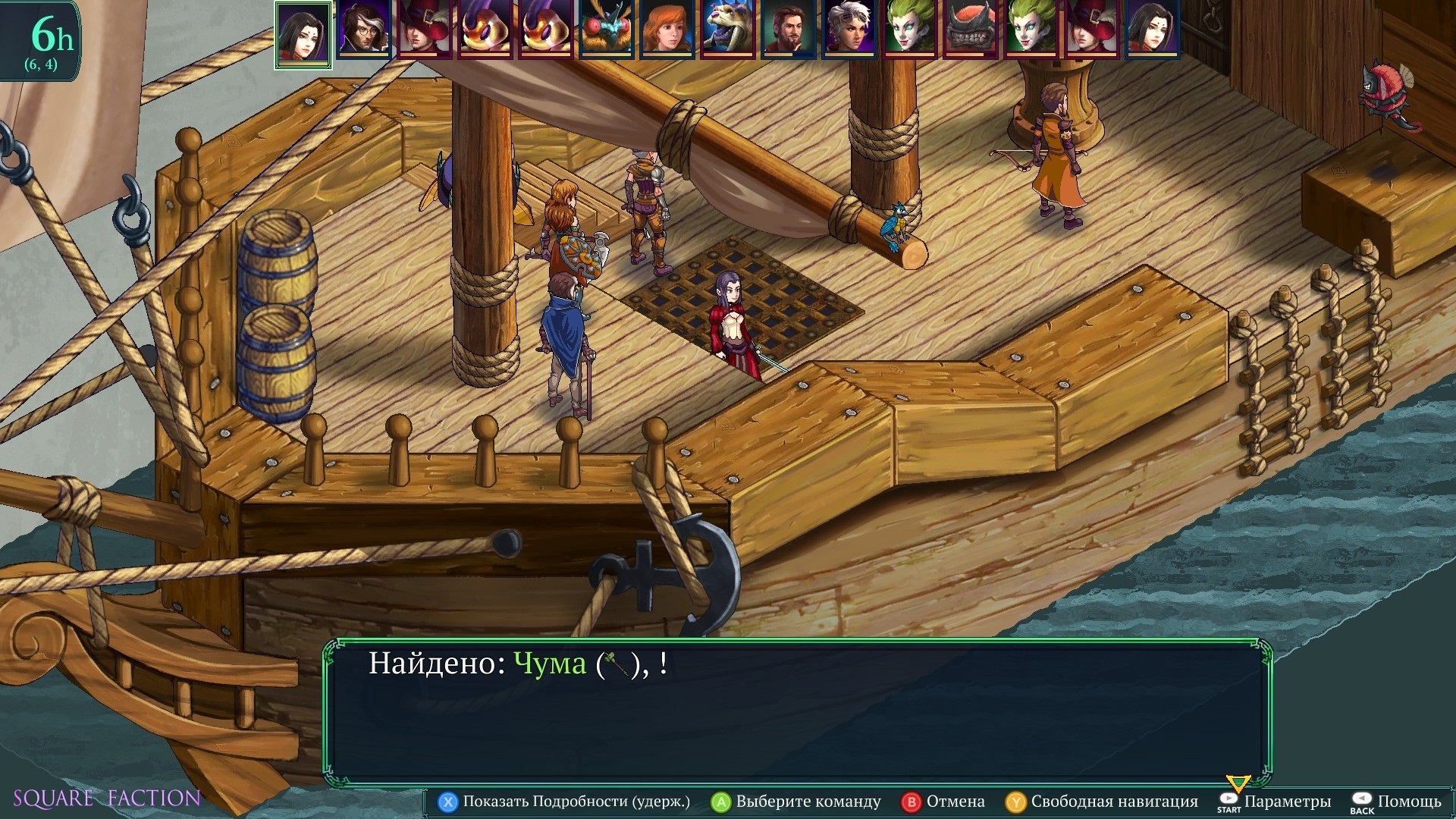Choose the red-eyed owl creature portrait
Viewport: 1456px width, 819px height.
[607, 30]
